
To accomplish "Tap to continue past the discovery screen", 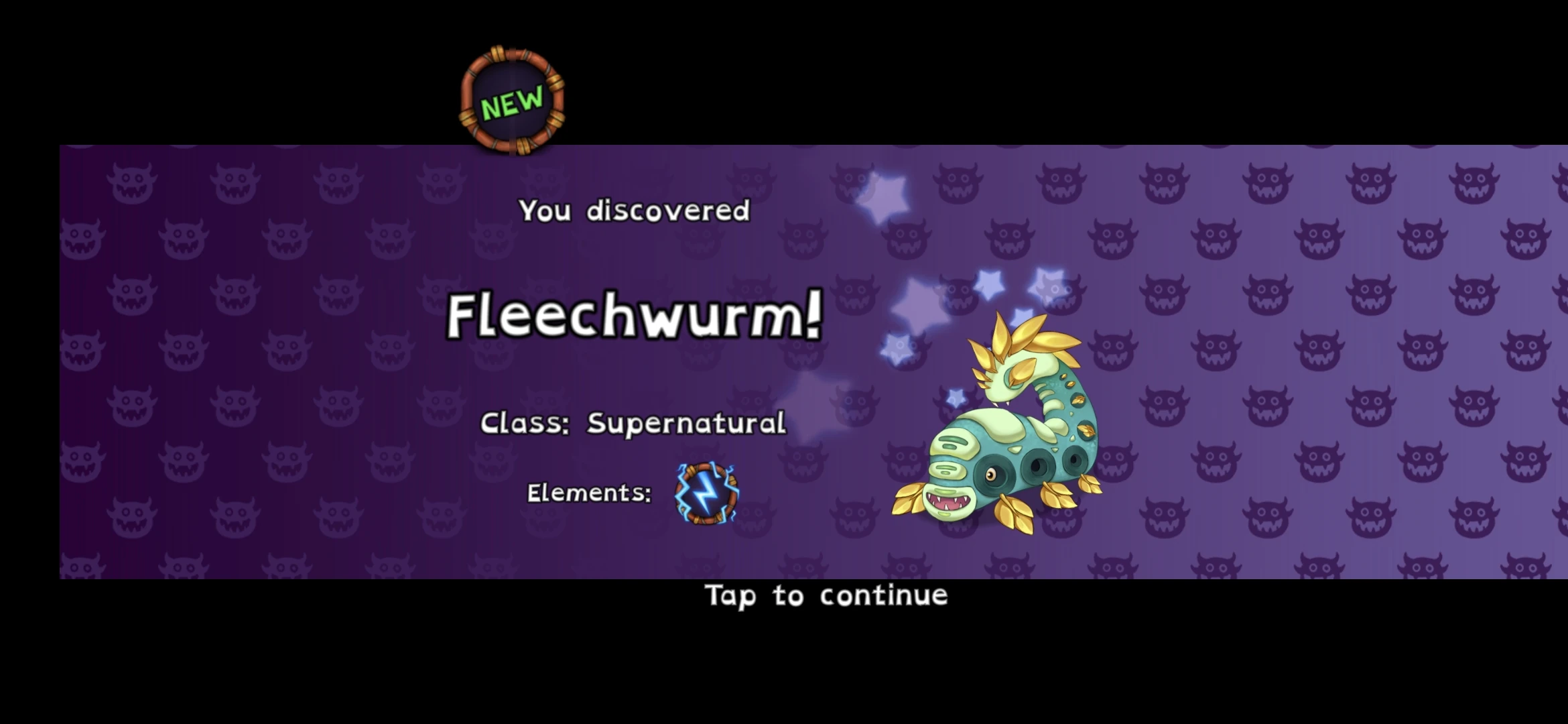I will 824,595.
